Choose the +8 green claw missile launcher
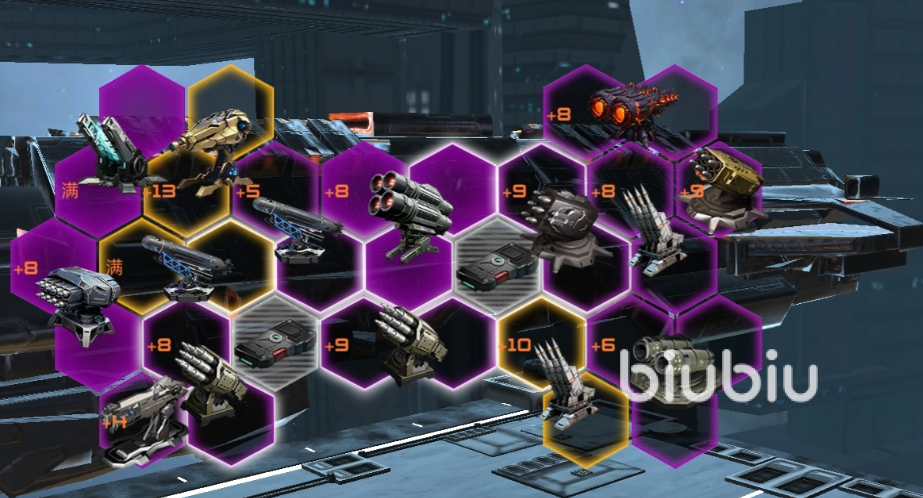The width and height of the screenshot is (923, 498). click(208, 377)
